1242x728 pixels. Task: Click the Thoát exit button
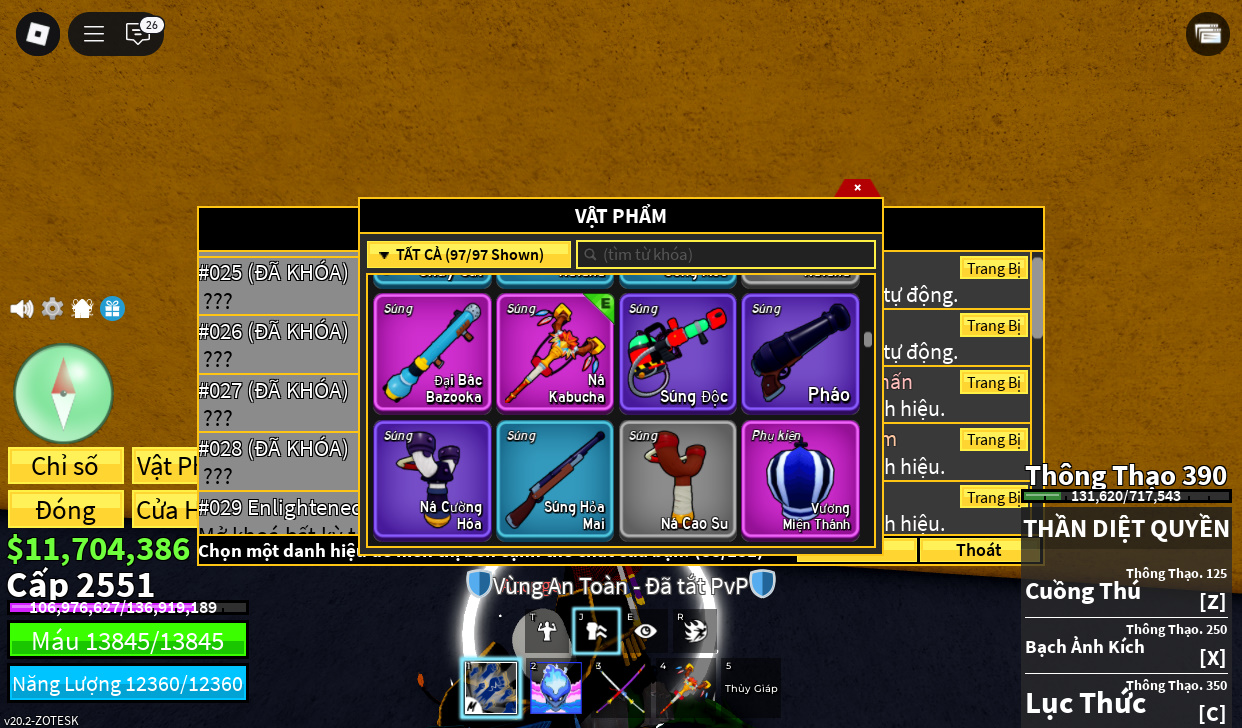tap(978, 550)
